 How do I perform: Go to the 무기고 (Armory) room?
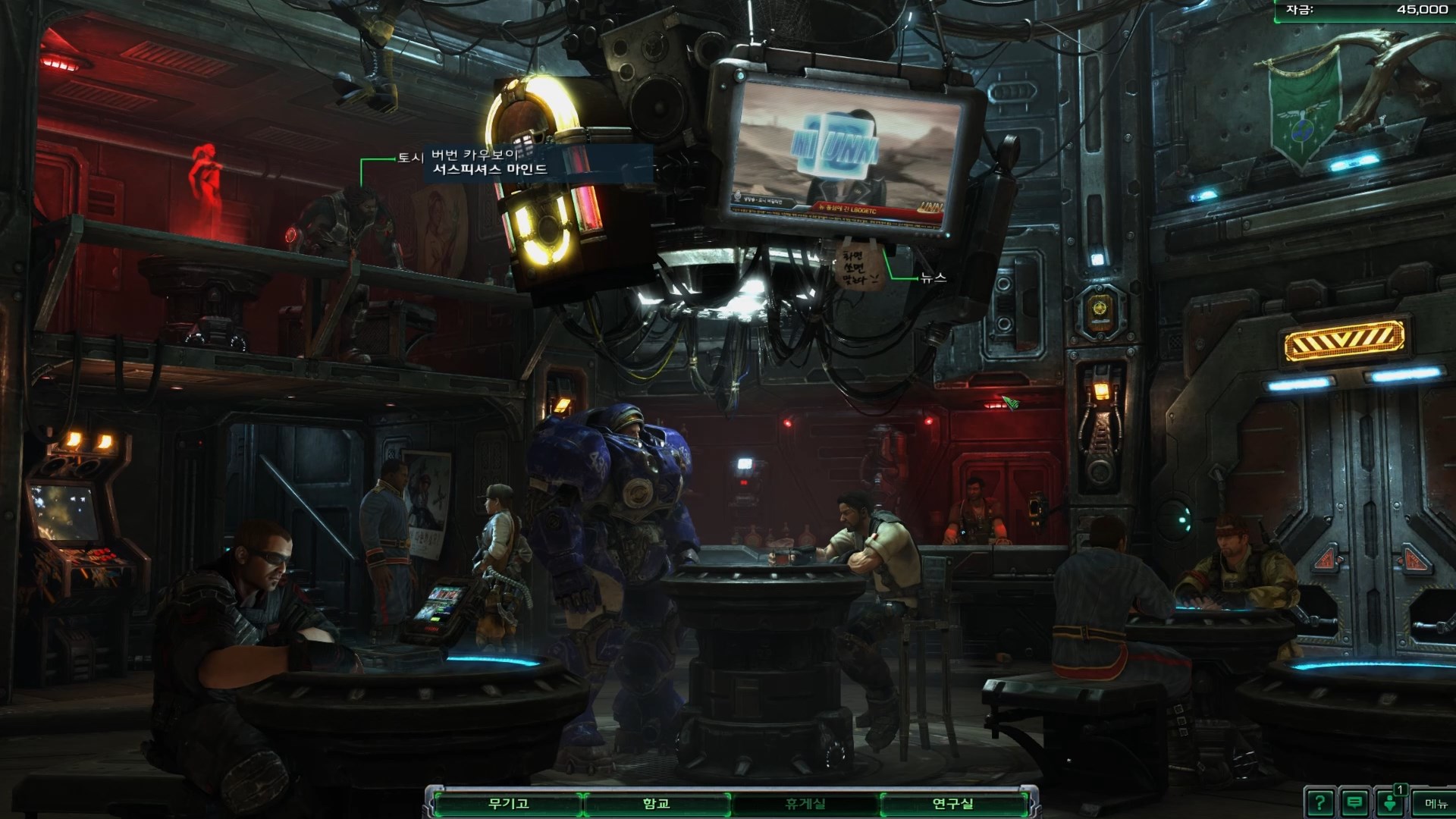tap(507, 804)
